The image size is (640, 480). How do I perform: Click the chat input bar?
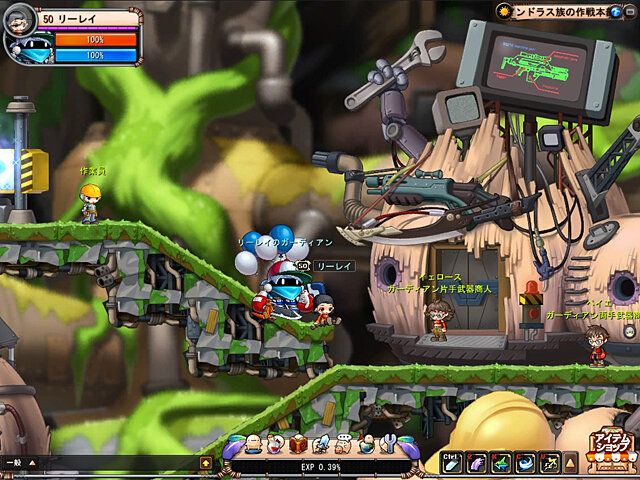coord(110,463)
